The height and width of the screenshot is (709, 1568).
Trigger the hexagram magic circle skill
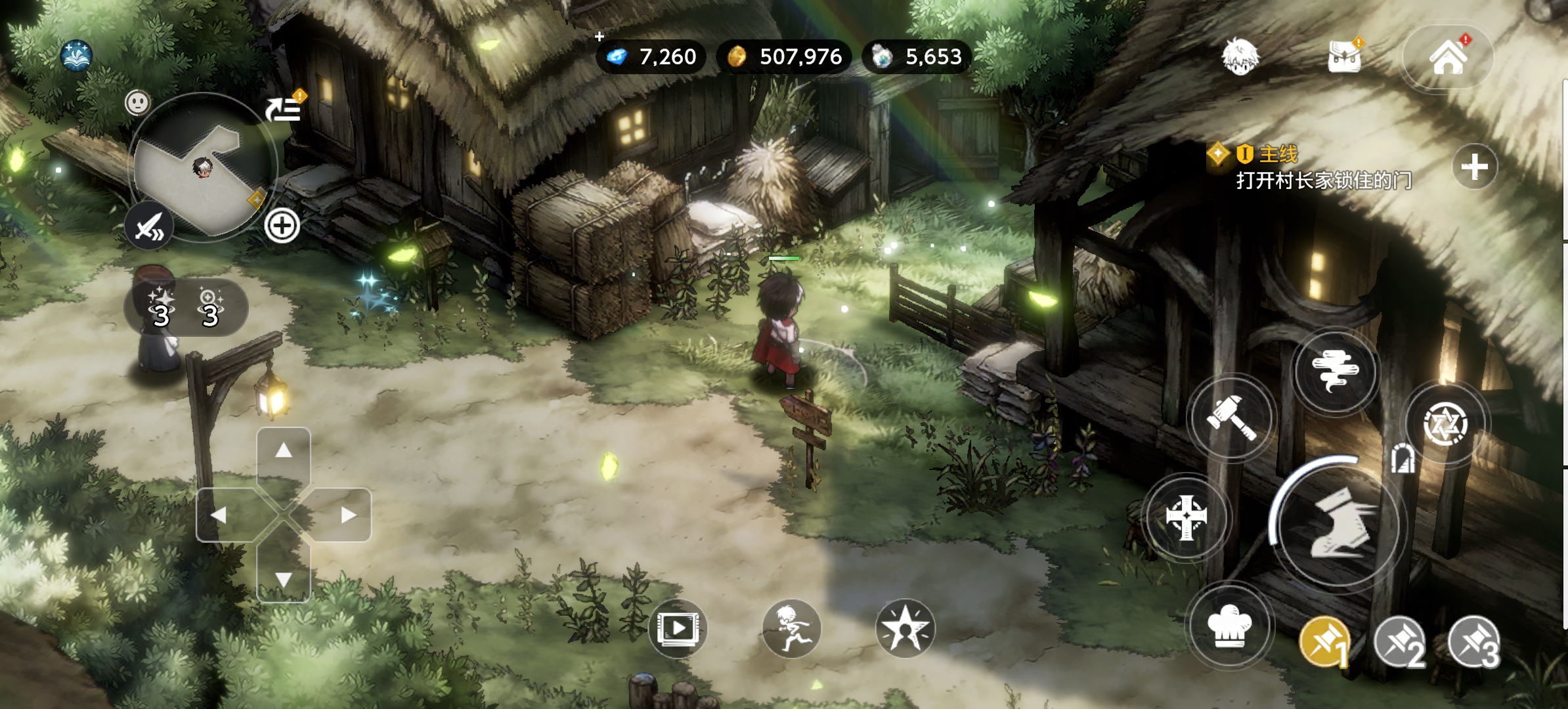(1445, 423)
